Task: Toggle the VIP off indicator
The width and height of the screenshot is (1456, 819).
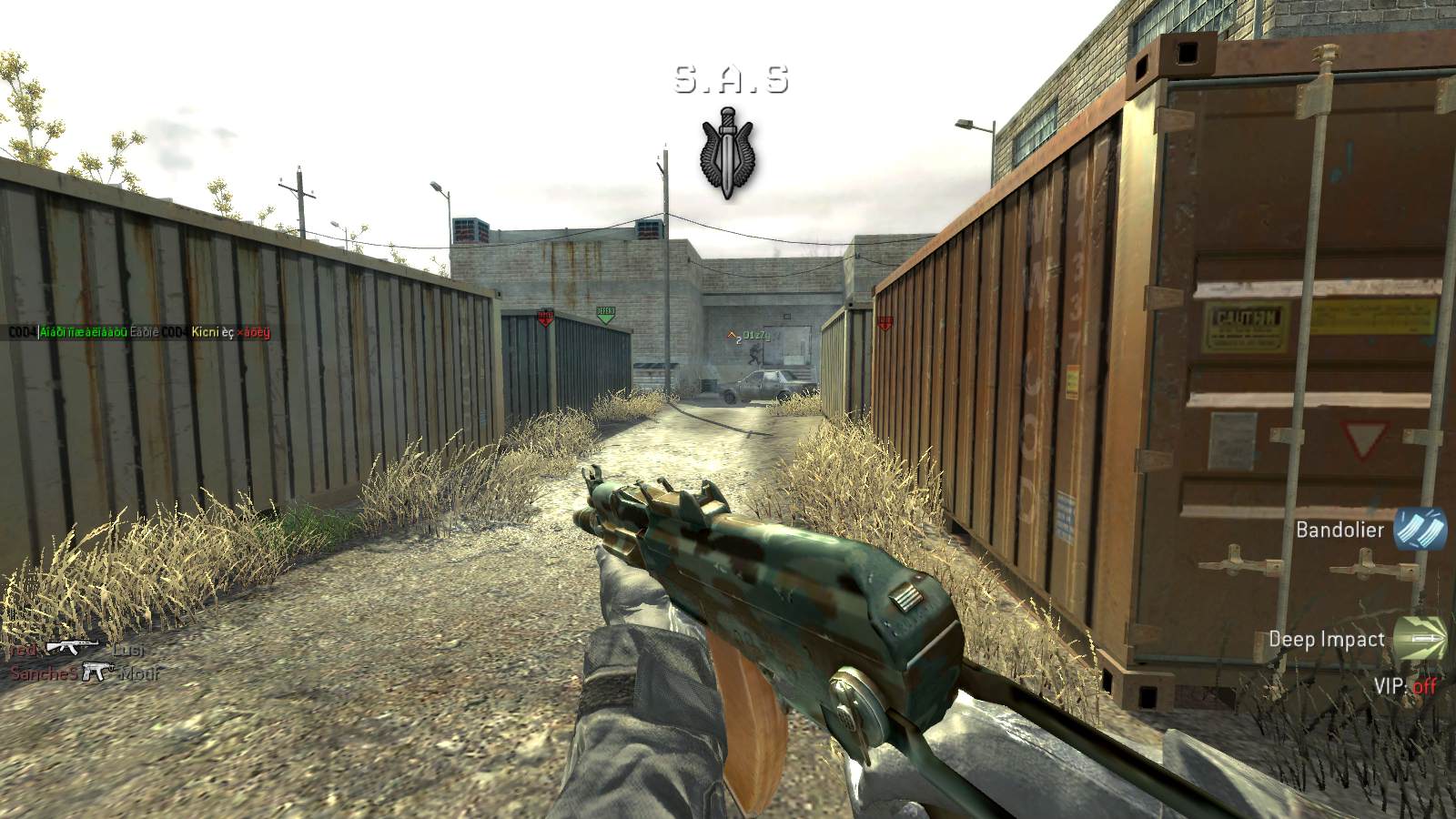Action: click(x=1405, y=685)
